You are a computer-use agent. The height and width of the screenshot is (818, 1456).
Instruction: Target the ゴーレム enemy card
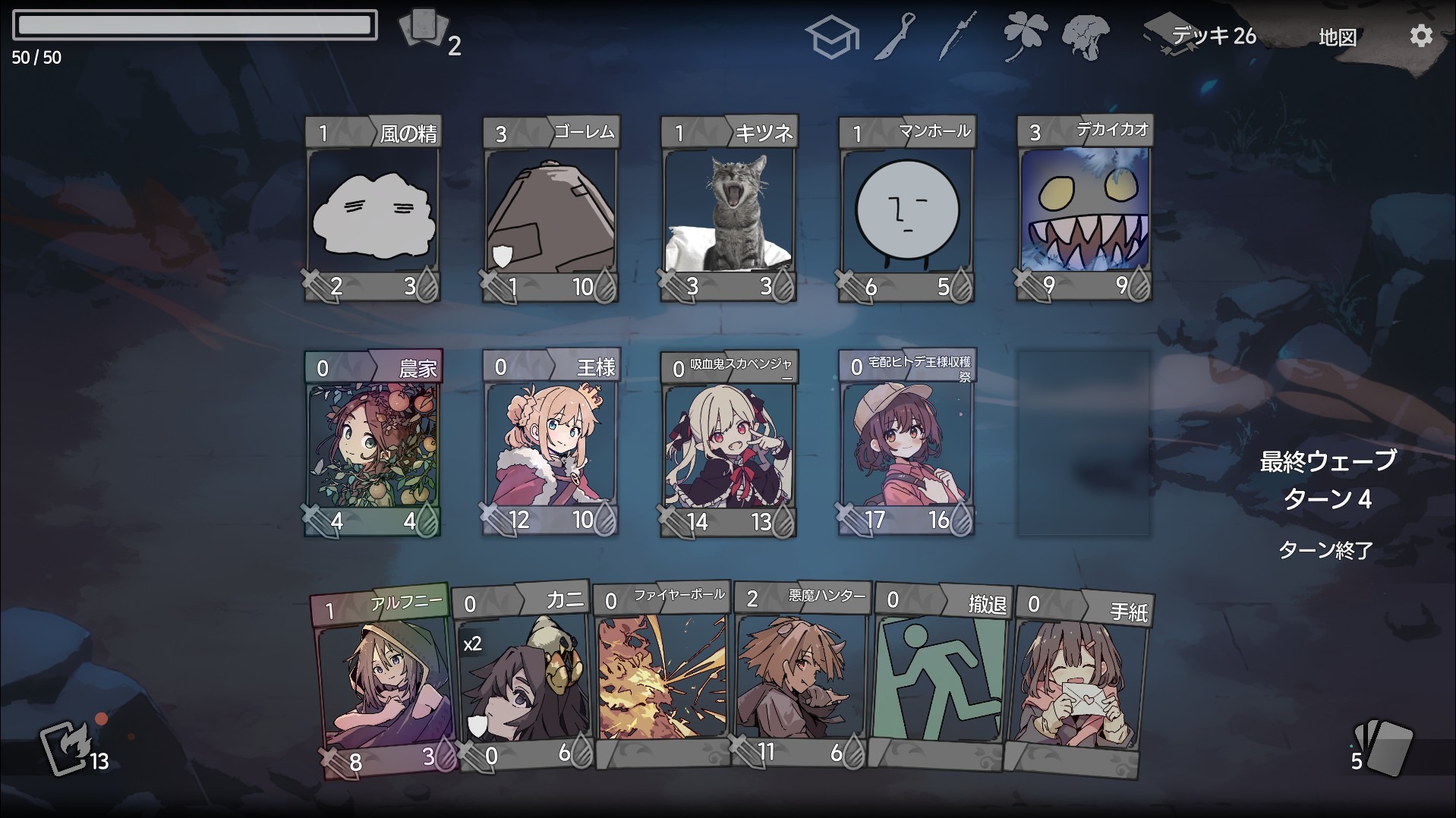point(551,209)
